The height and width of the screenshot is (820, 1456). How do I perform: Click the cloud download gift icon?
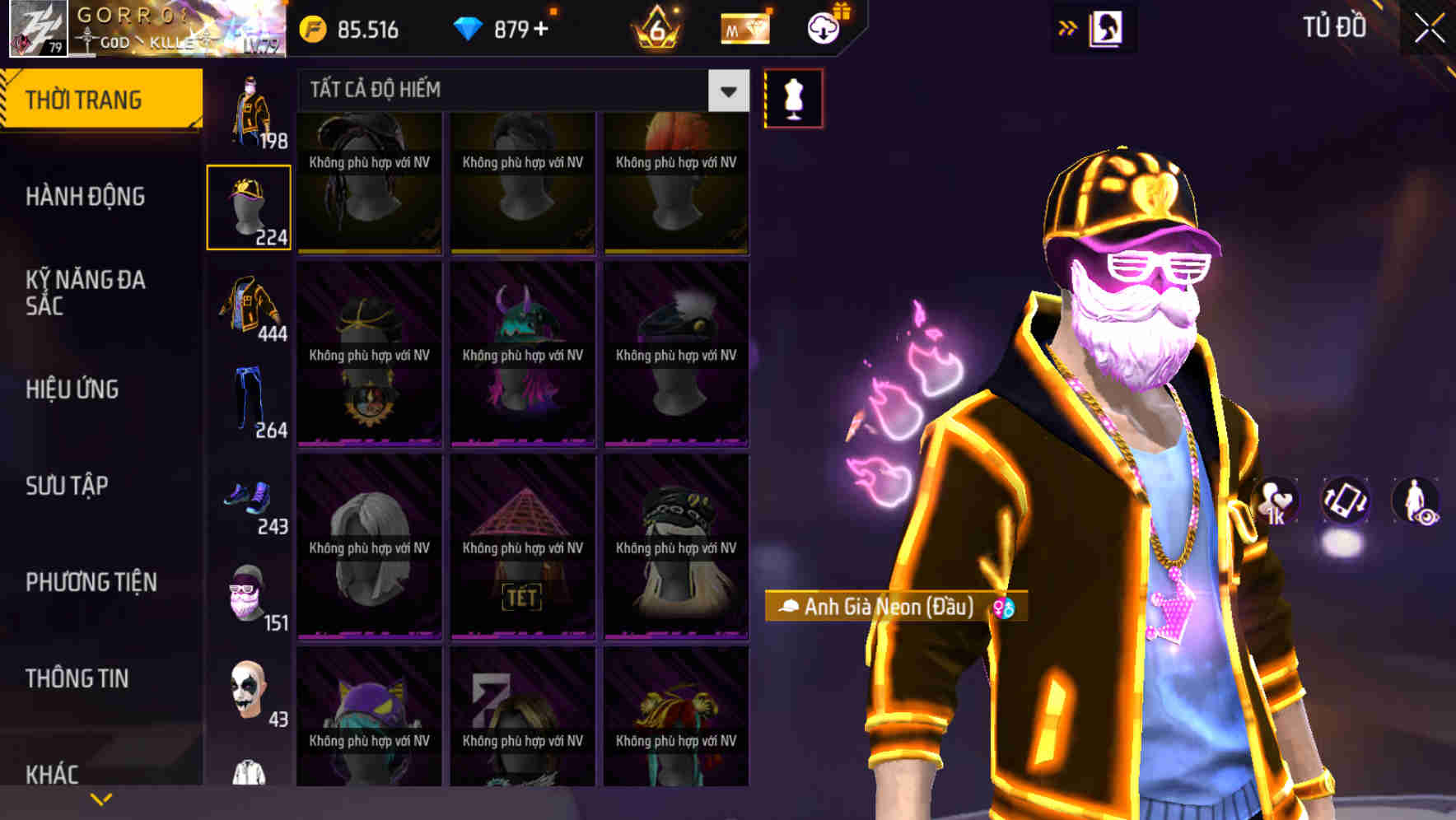coord(824,28)
